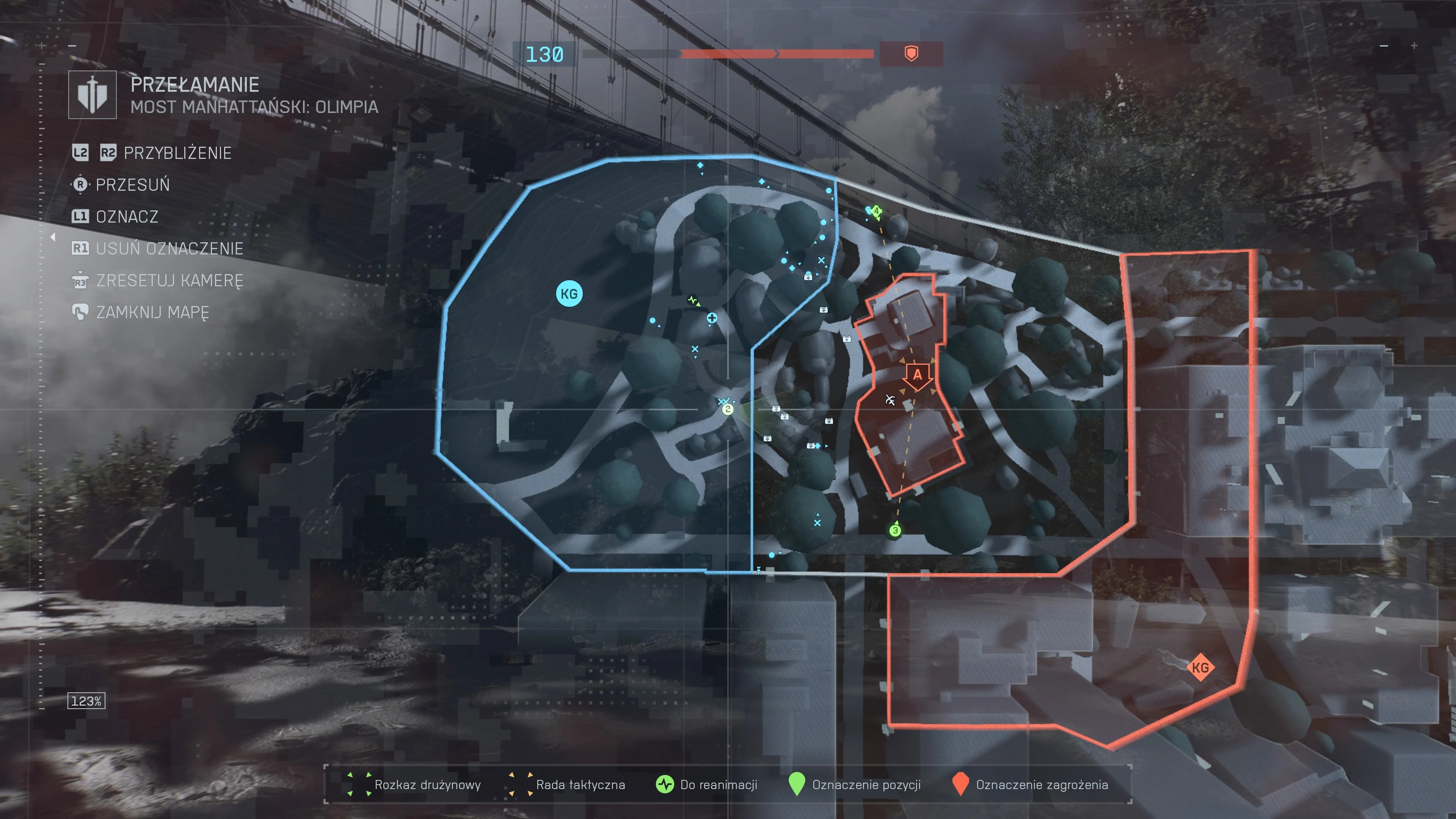The image size is (1456, 819).
Task: Select the blue KG headquarters marker
Action: click(569, 294)
